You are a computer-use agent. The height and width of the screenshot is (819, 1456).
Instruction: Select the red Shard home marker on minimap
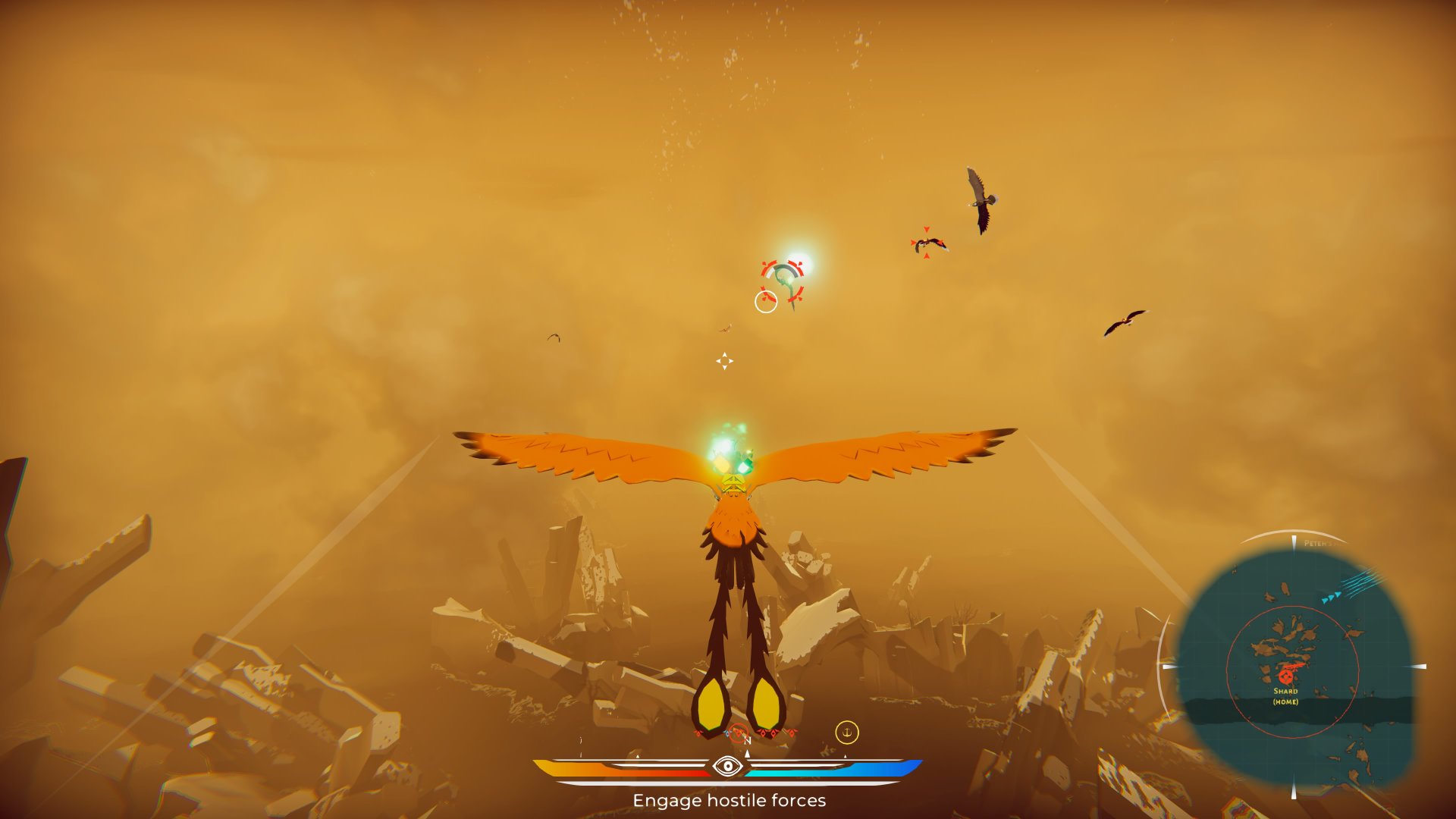point(1285,674)
